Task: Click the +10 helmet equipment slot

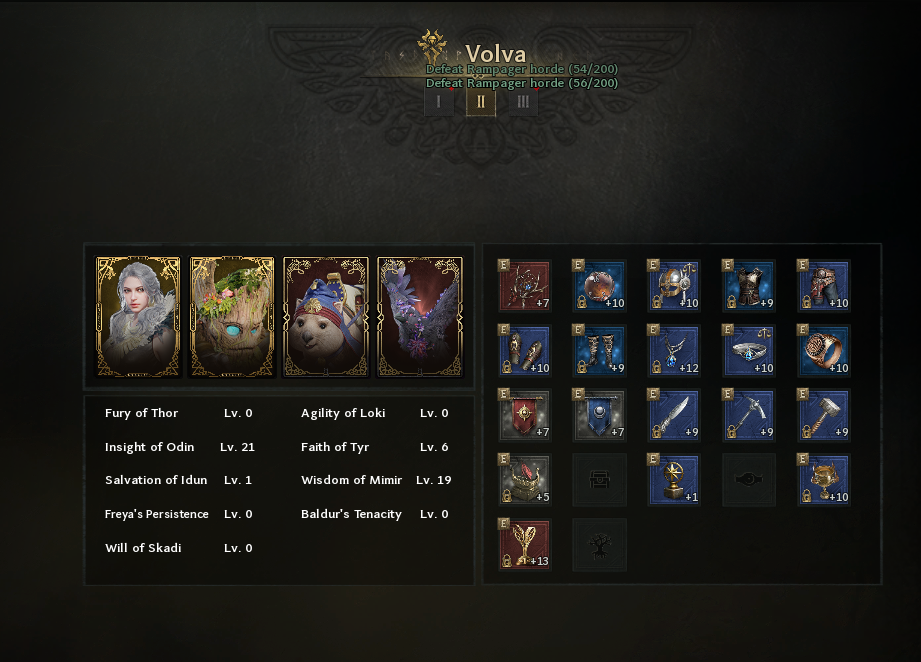Action: [675, 286]
